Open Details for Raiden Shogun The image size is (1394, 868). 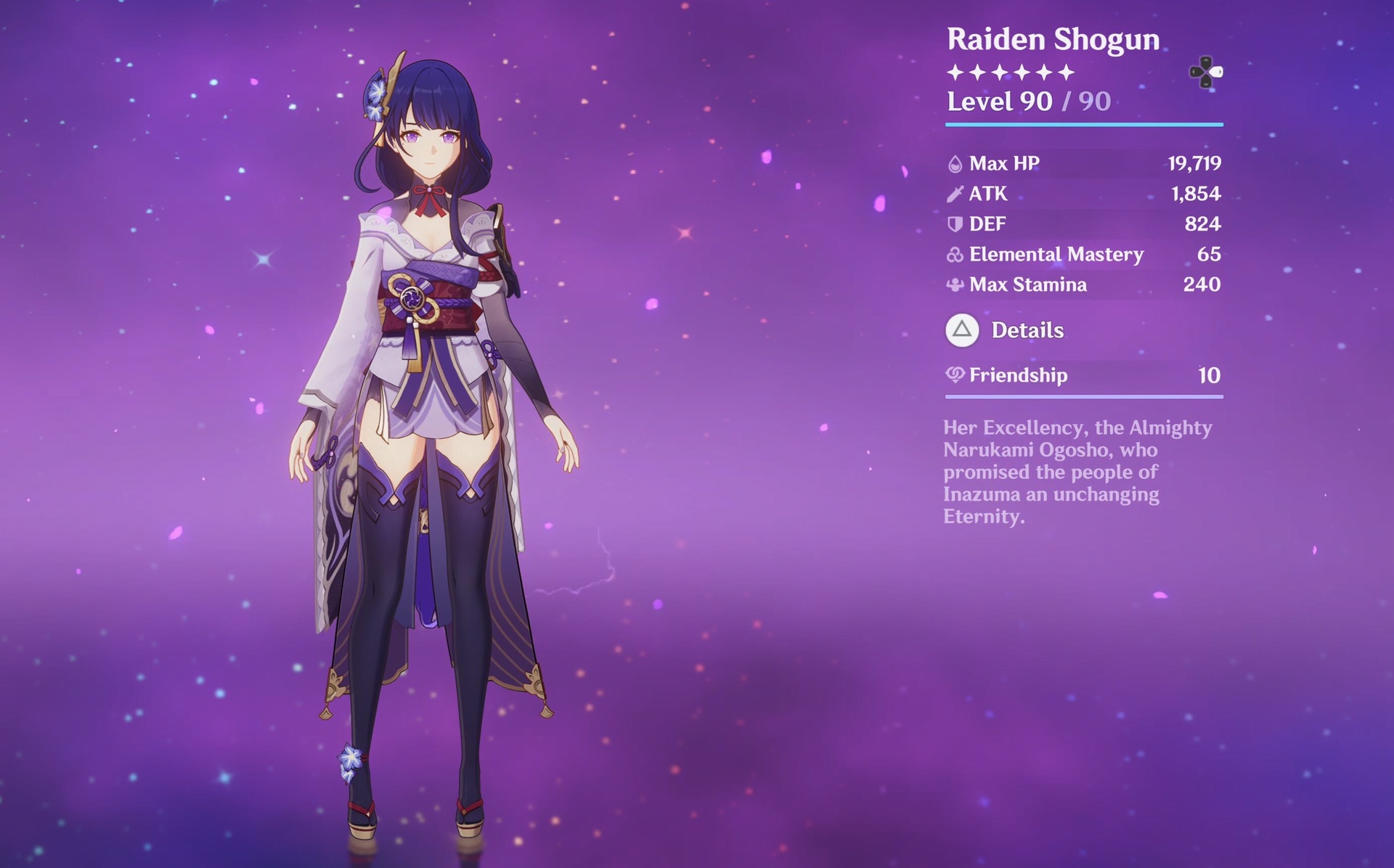(x=1027, y=330)
